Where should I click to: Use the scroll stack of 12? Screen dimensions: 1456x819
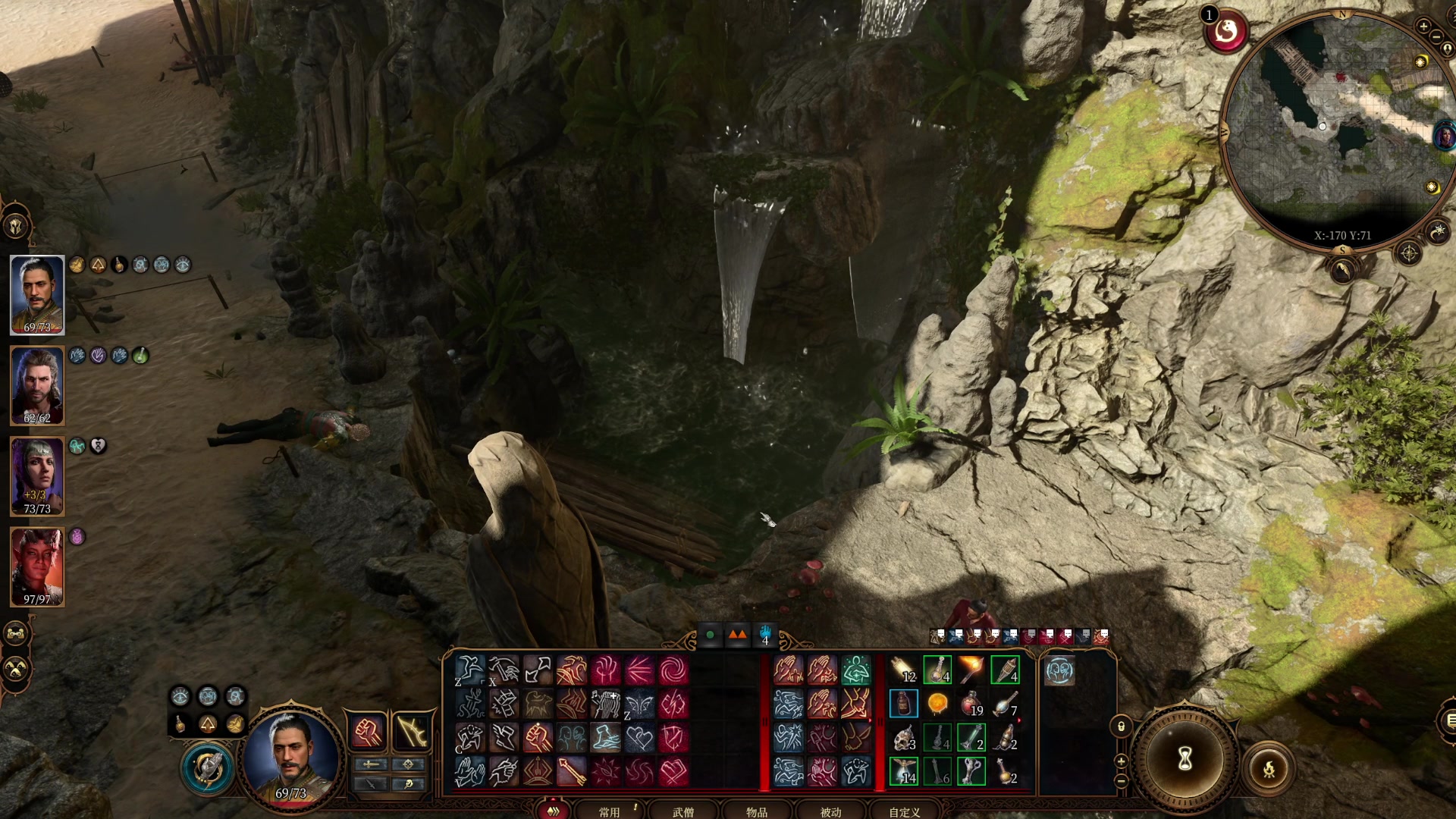point(904,670)
